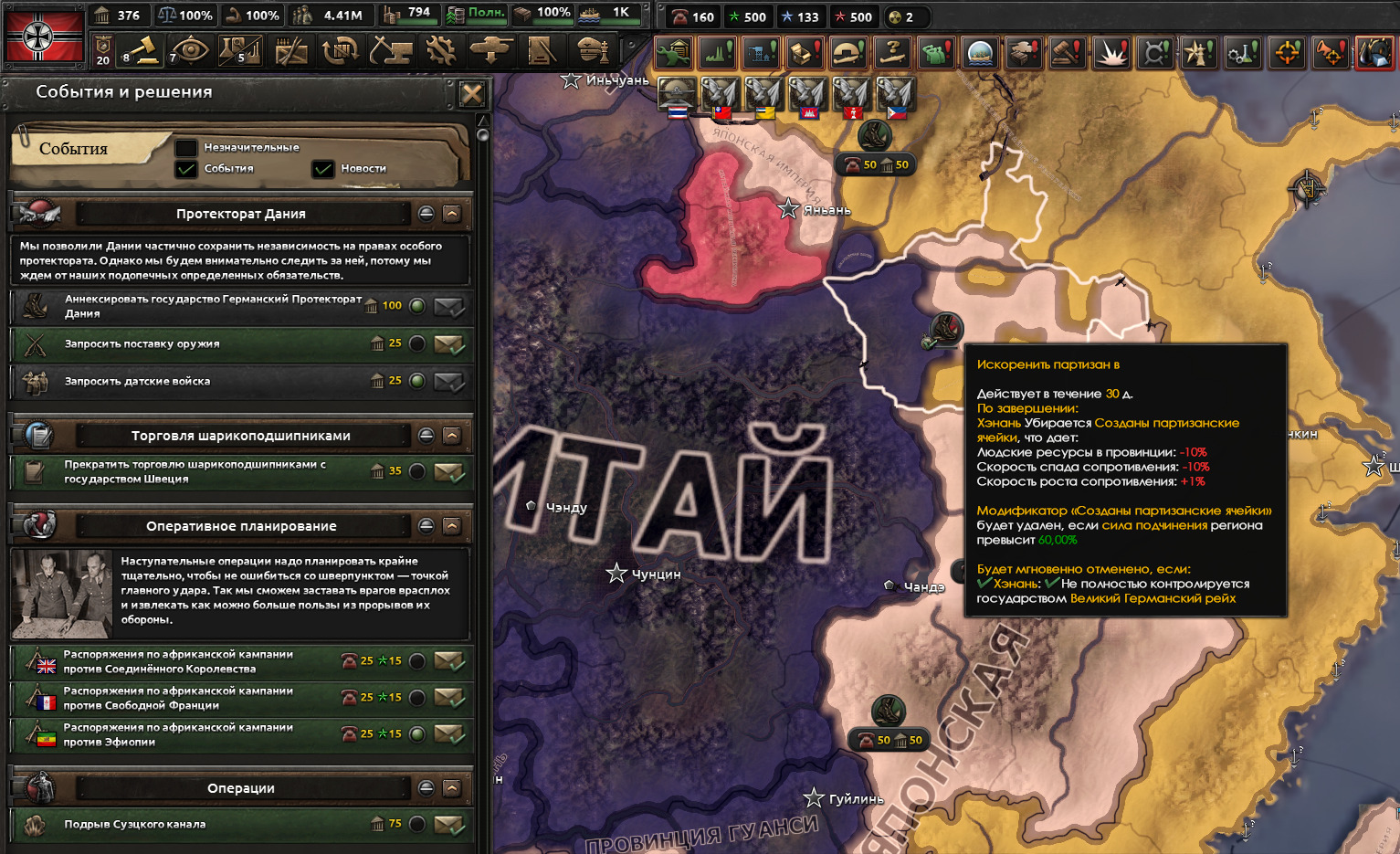Toggle the Незначительные filter checkbox
The image size is (1400, 854).
coord(186,148)
